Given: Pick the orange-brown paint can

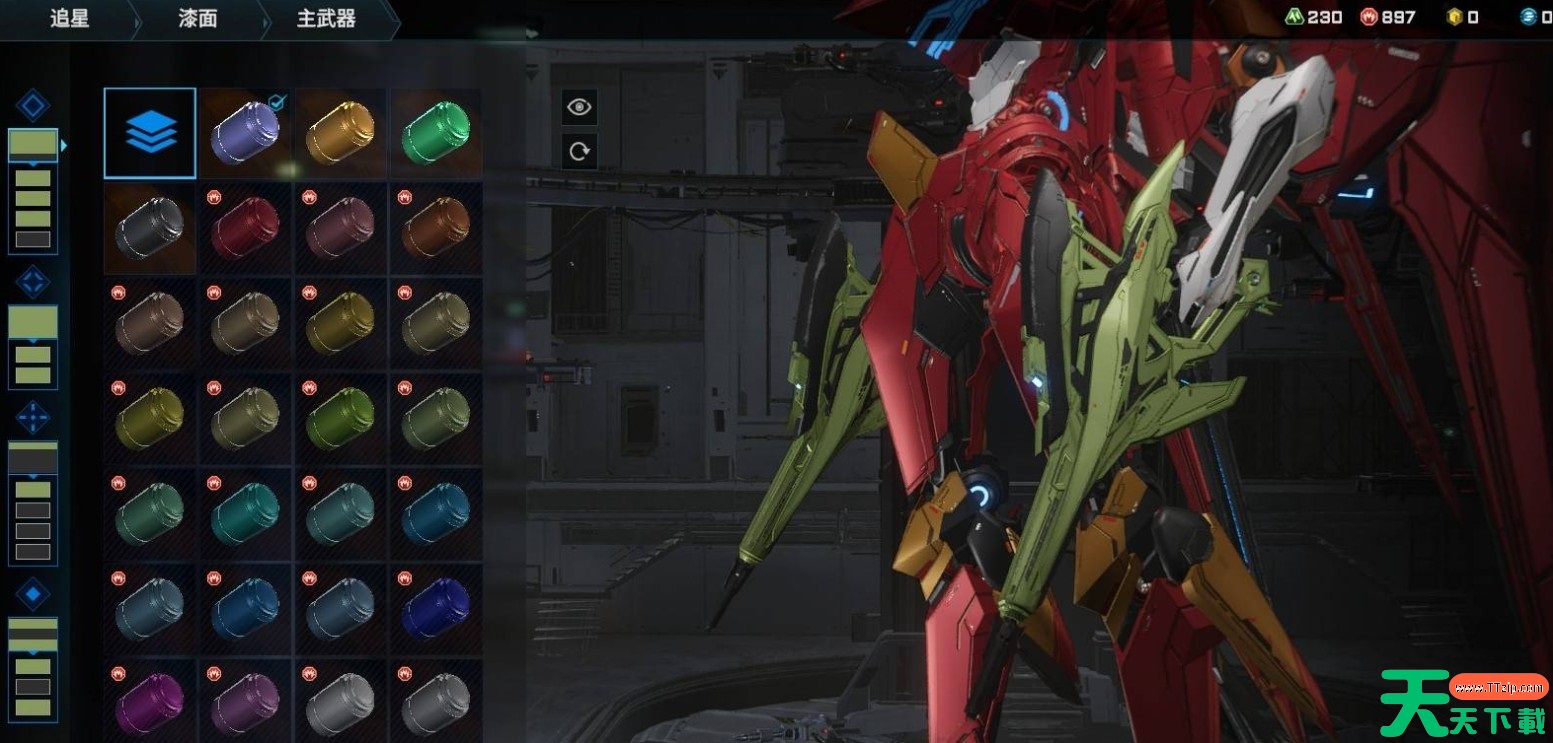Looking at the screenshot, I should [x=435, y=229].
